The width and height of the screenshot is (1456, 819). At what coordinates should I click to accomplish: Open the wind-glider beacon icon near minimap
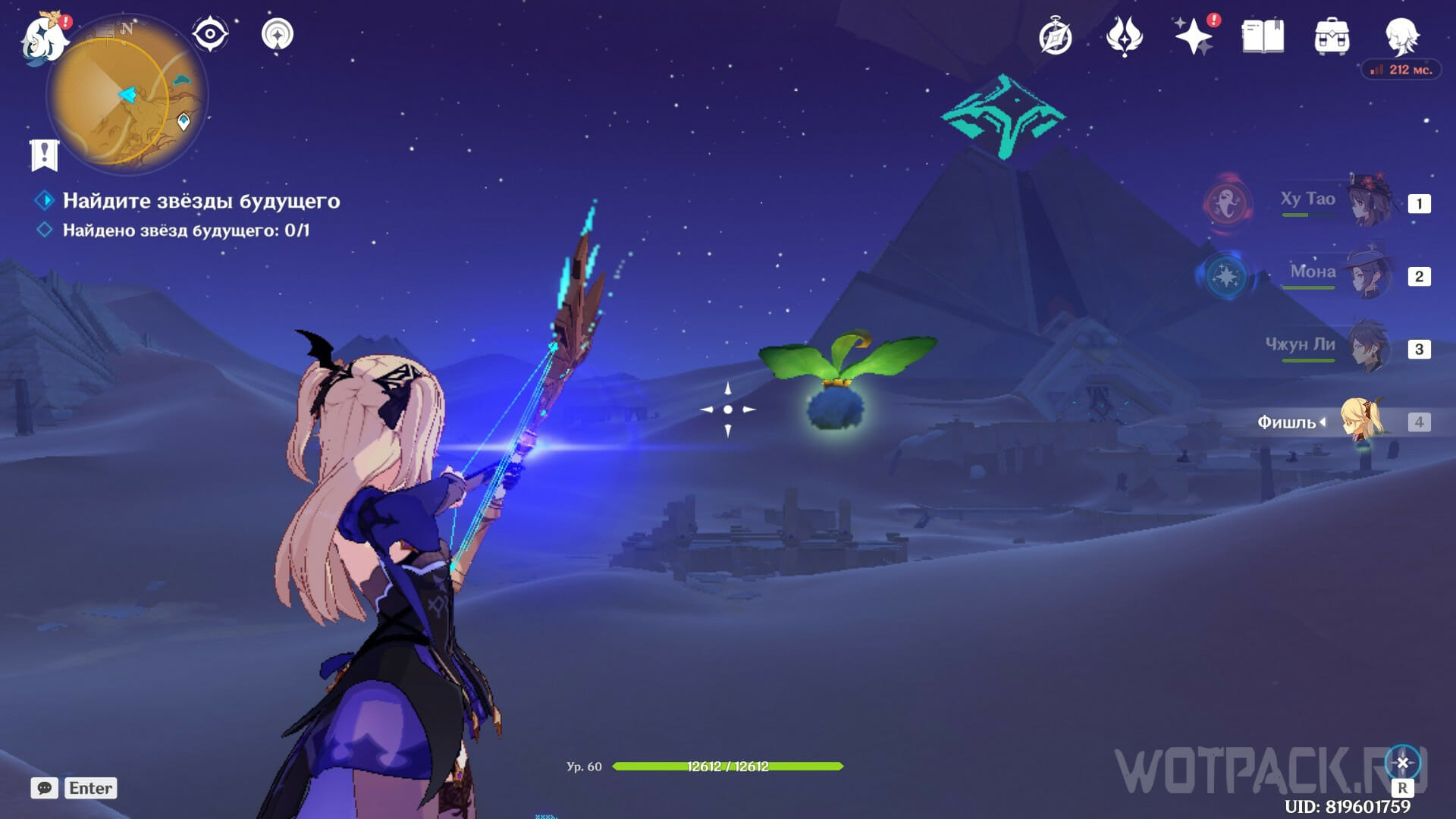[278, 34]
